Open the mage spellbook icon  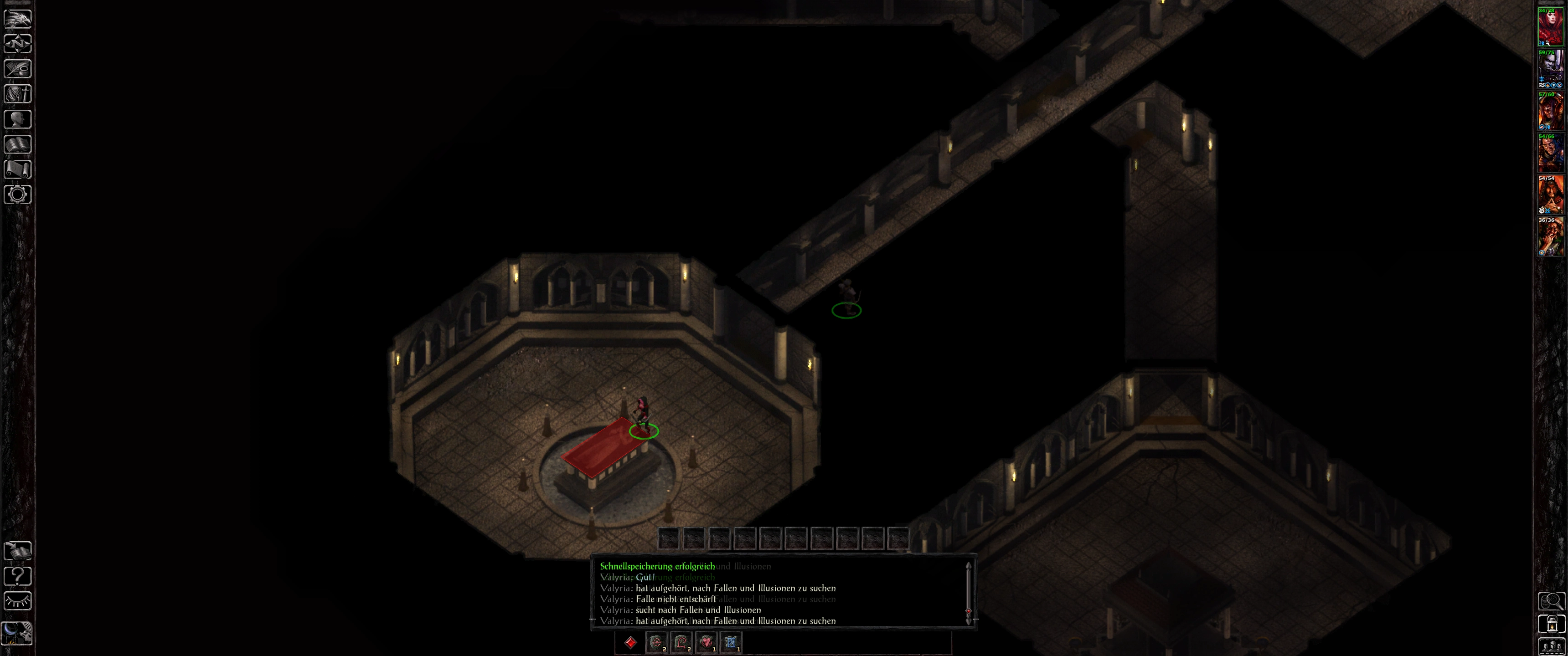click(x=18, y=144)
